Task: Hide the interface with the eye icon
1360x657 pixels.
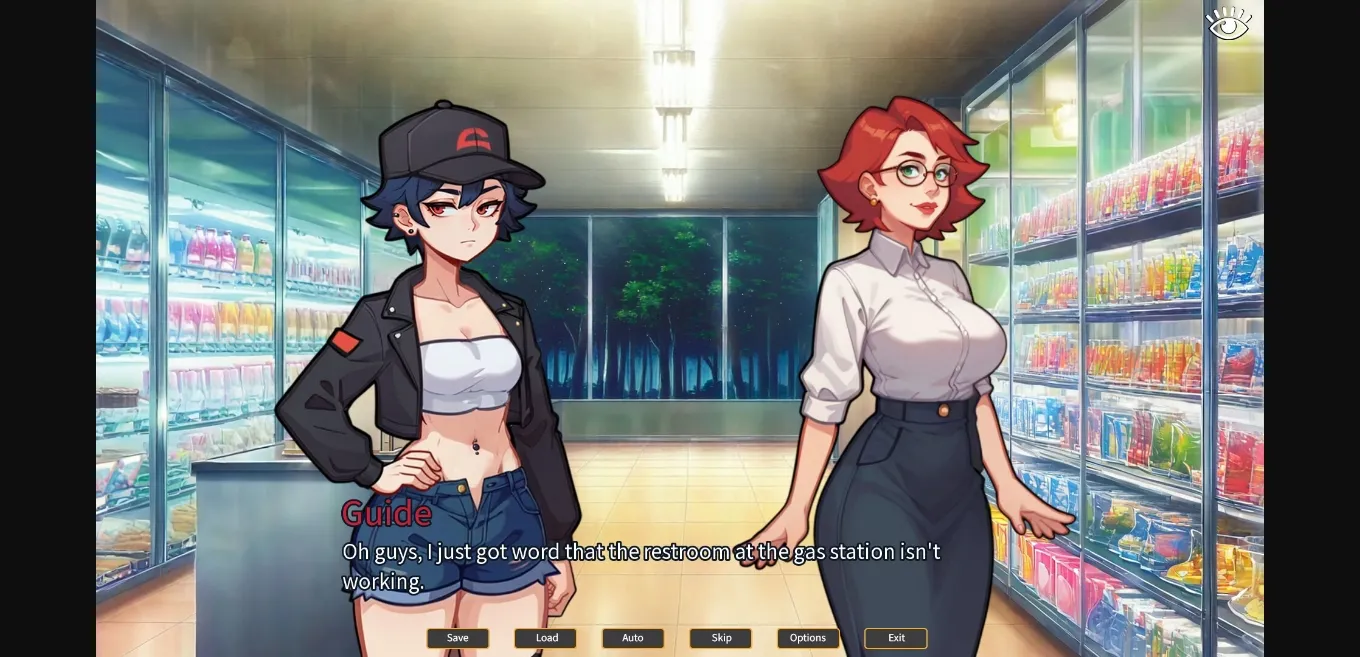Action: [1228, 24]
